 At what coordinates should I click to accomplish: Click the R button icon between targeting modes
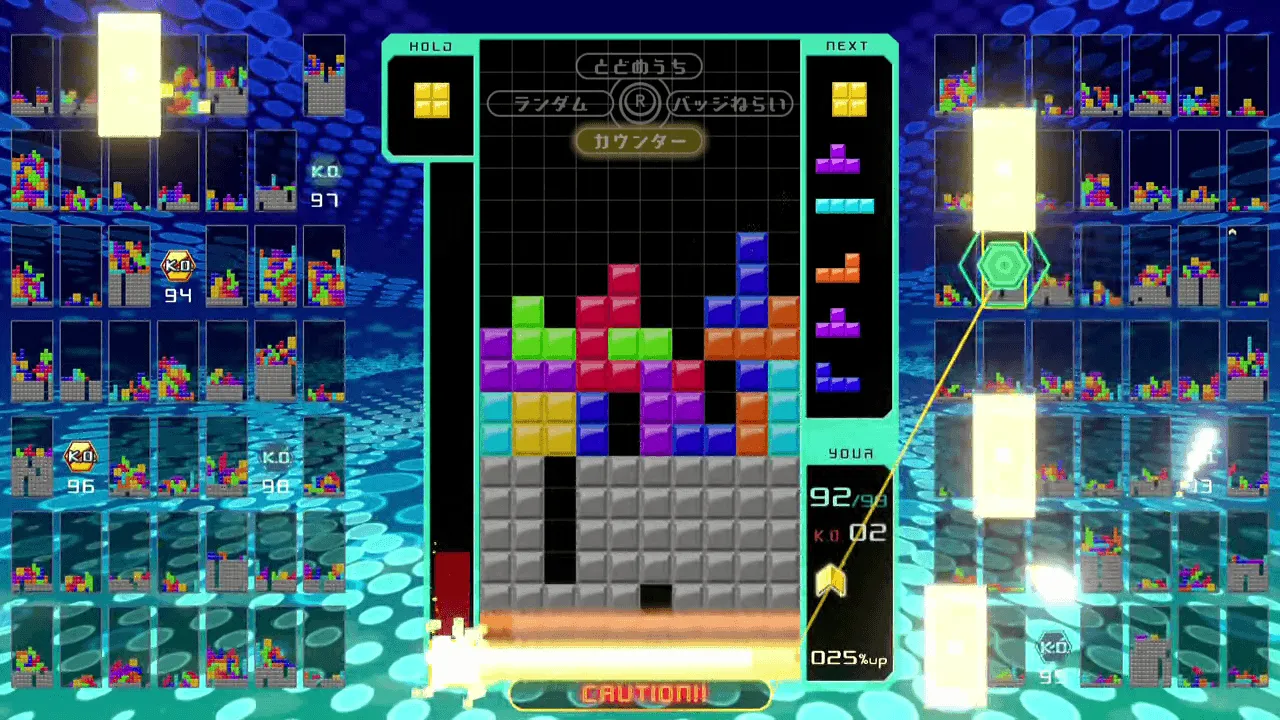(x=640, y=103)
